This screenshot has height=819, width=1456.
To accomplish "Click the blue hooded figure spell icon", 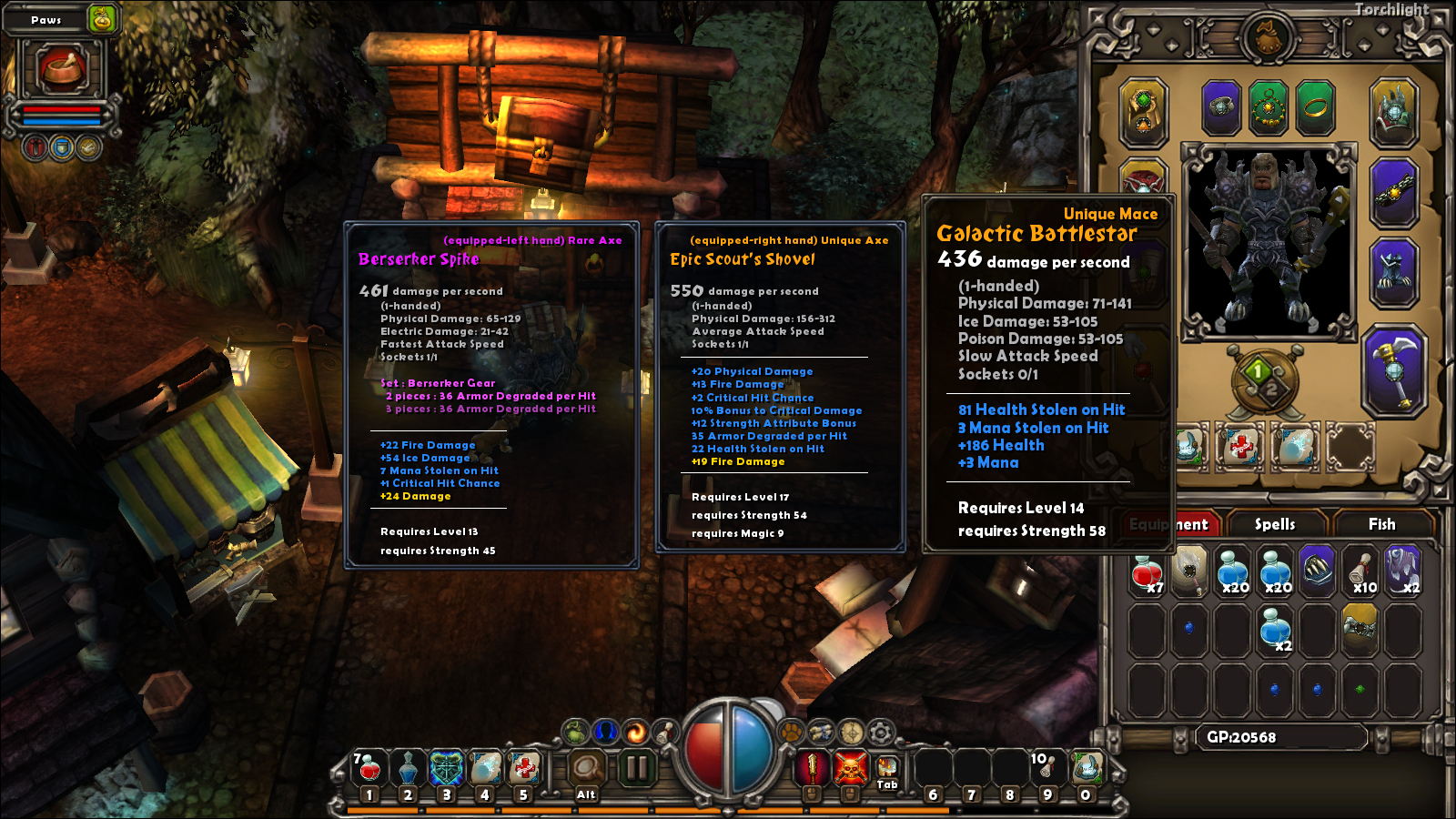I will [x=606, y=733].
